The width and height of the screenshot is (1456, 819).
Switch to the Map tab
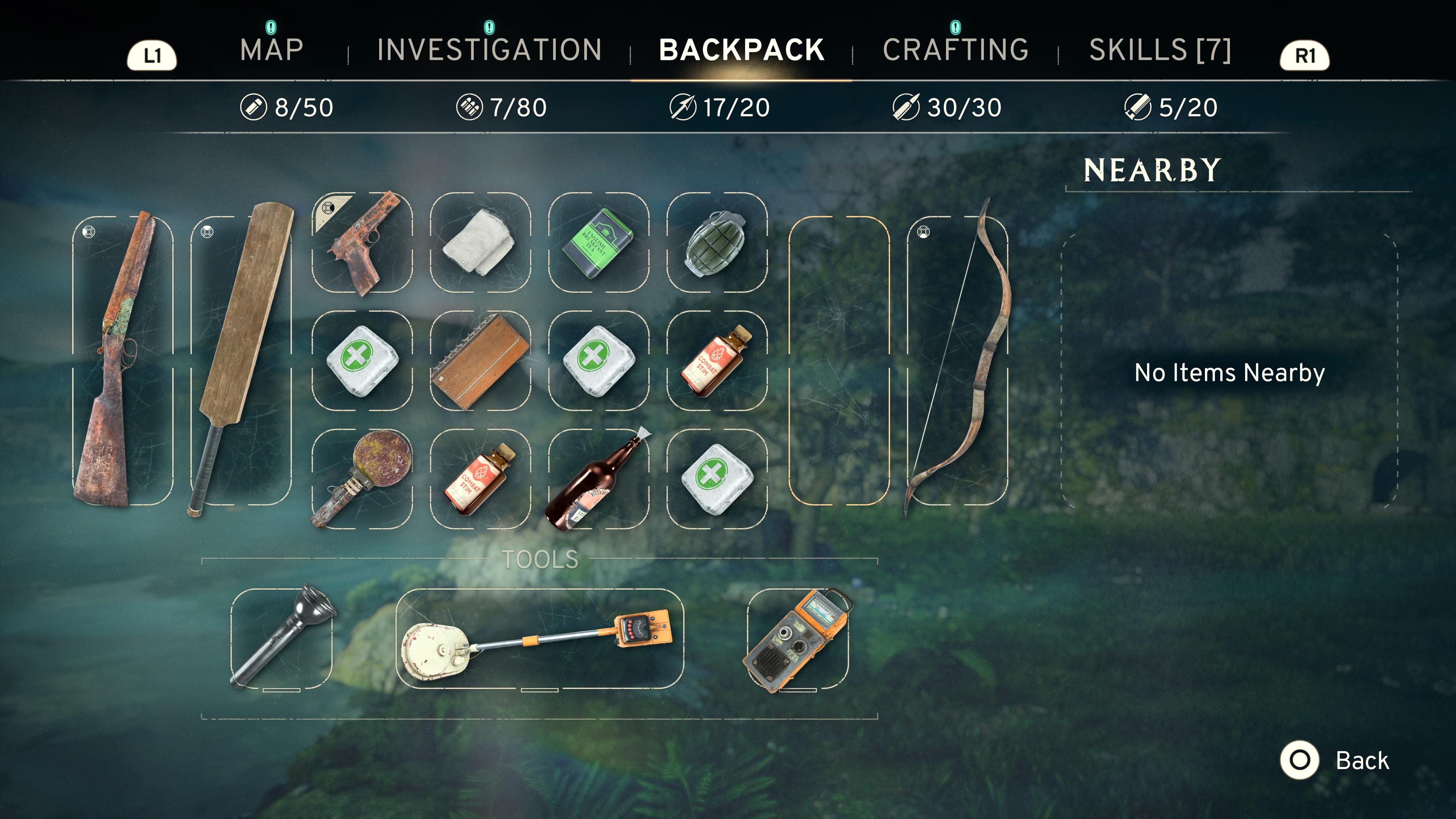271,50
